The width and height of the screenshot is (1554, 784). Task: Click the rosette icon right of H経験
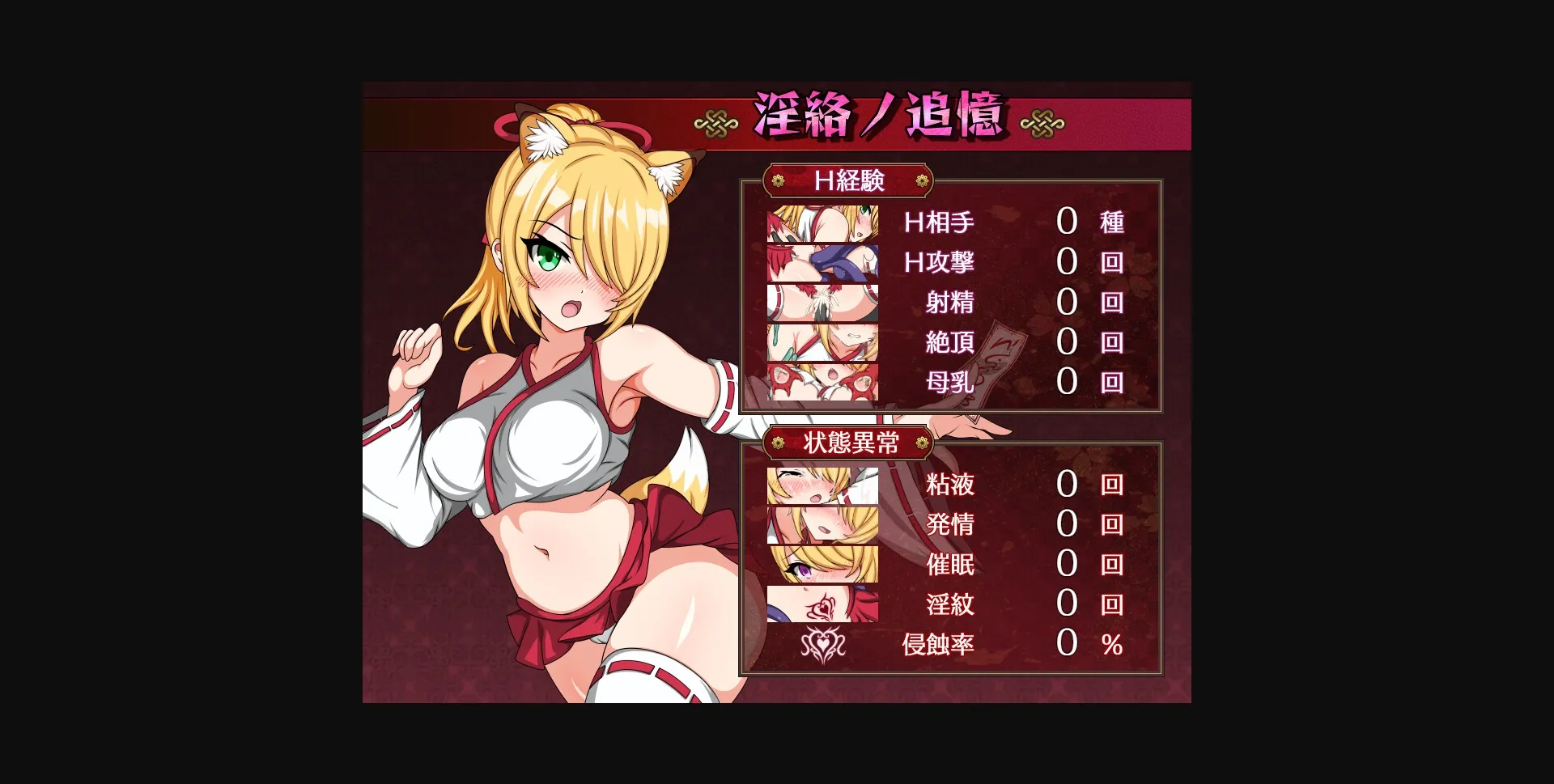tap(923, 181)
